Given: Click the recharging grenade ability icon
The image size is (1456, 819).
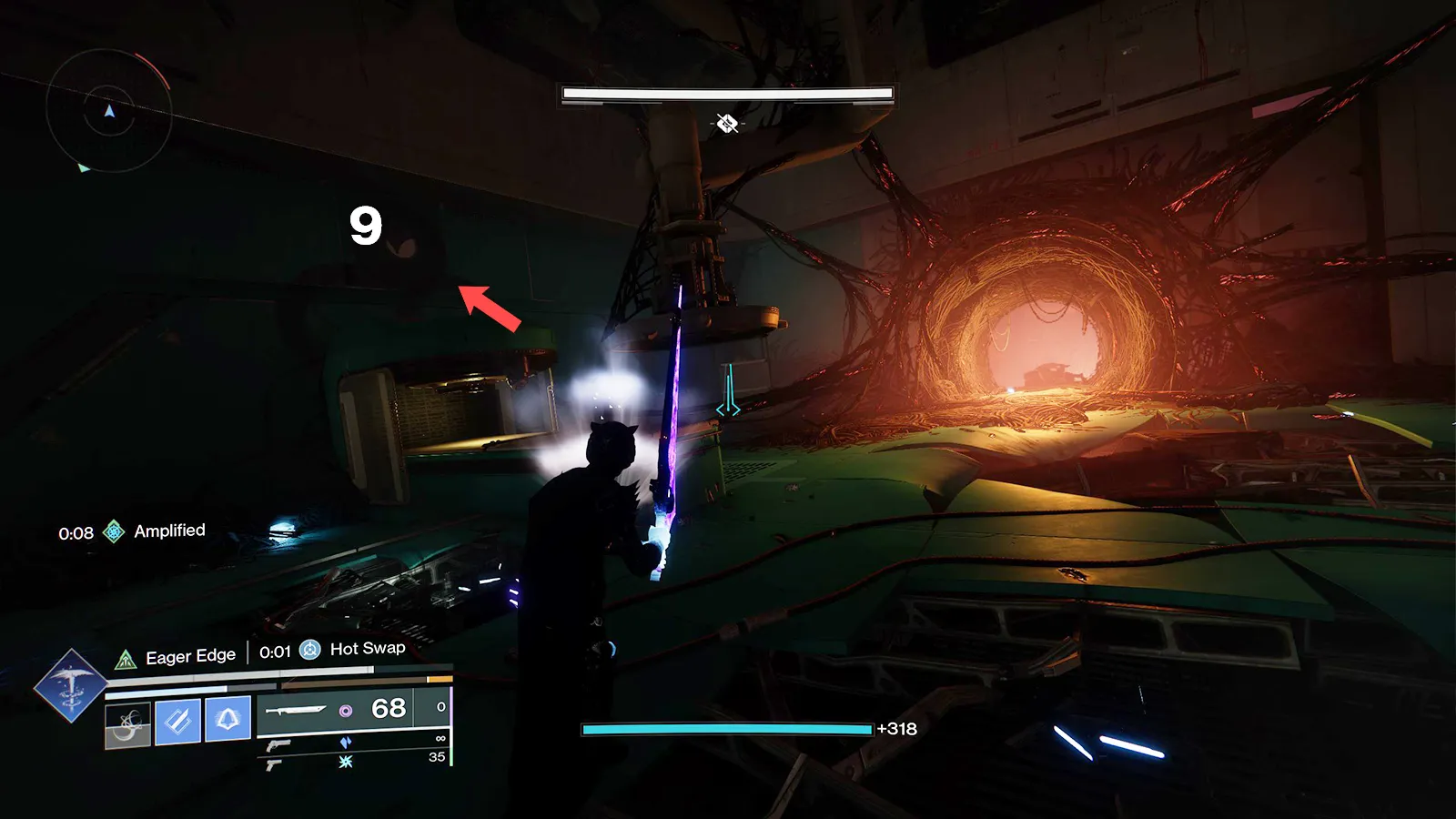Looking at the screenshot, I should tap(127, 724).
